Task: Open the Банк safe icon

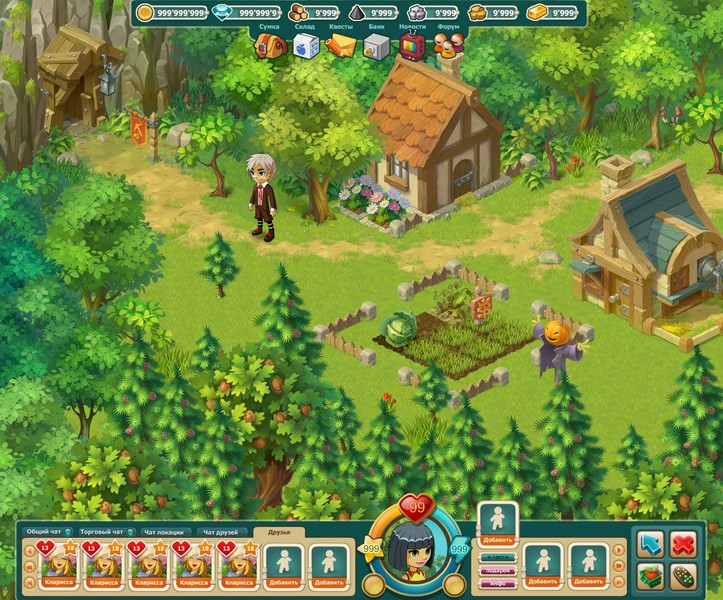Action: pyautogui.click(x=375, y=46)
